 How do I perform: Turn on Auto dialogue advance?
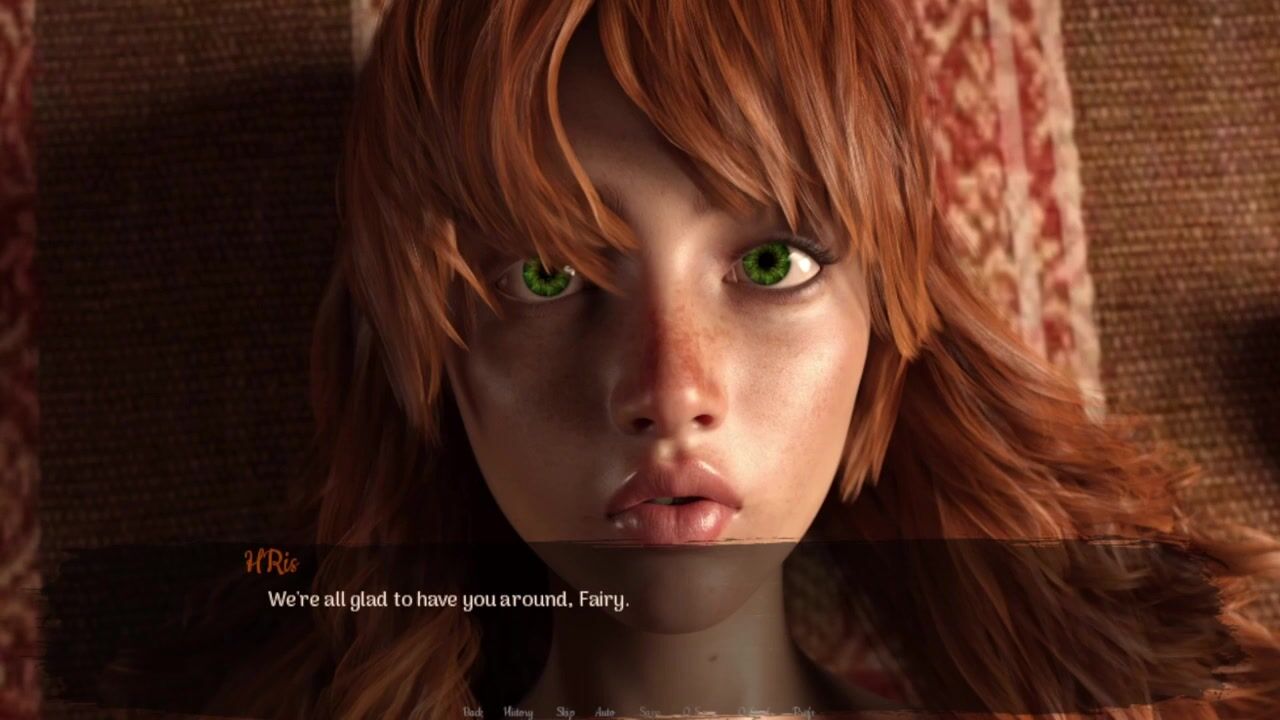click(605, 712)
